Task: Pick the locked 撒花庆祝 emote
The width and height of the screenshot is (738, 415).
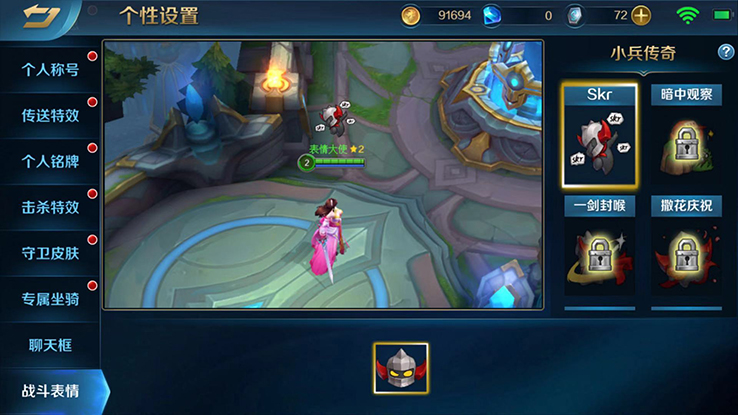Action: [x=686, y=250]
